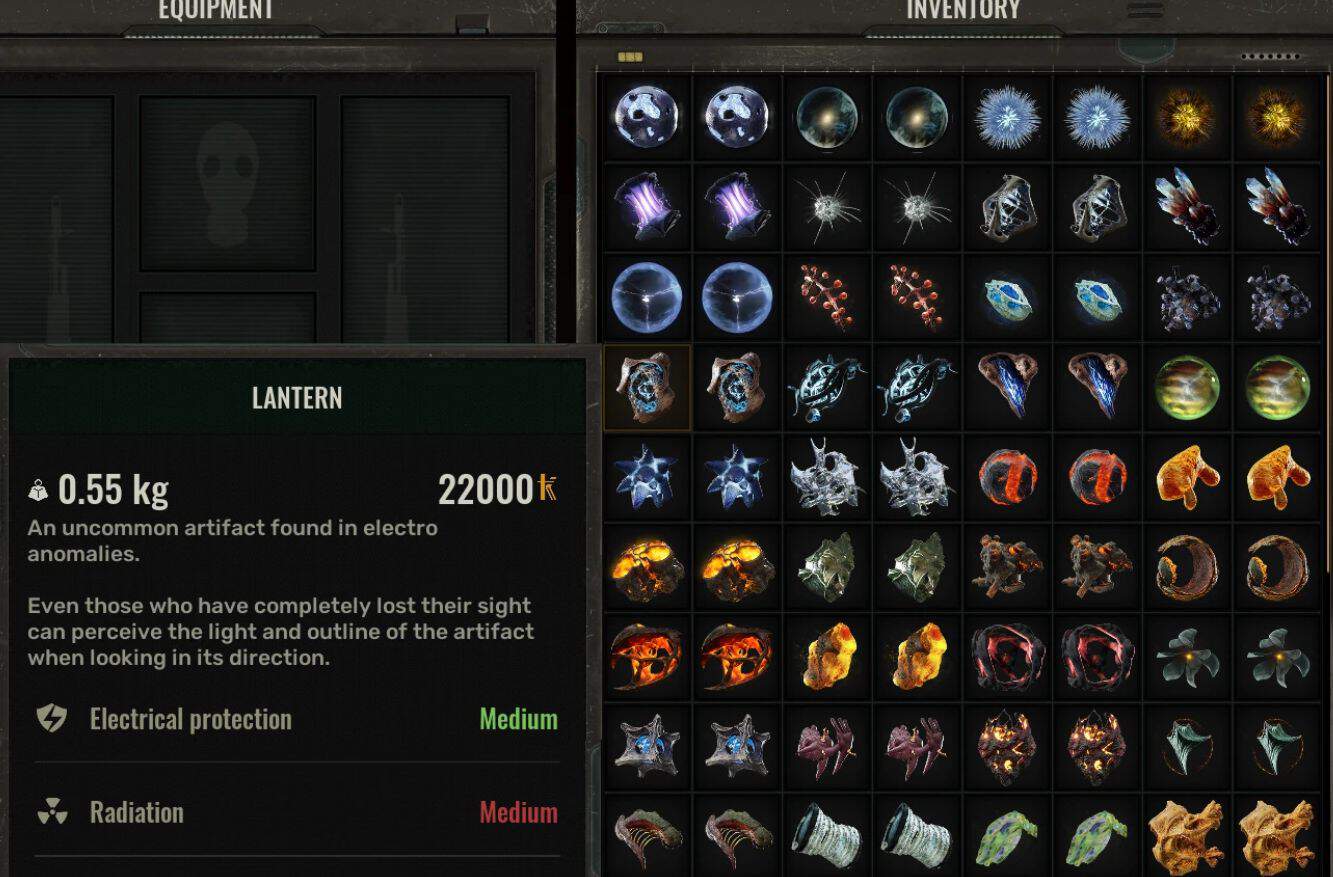Screen dimensions: 1333x877
Task: Click the glowing blue sphere artifact in row one
Action: click(x=645, y=116)
